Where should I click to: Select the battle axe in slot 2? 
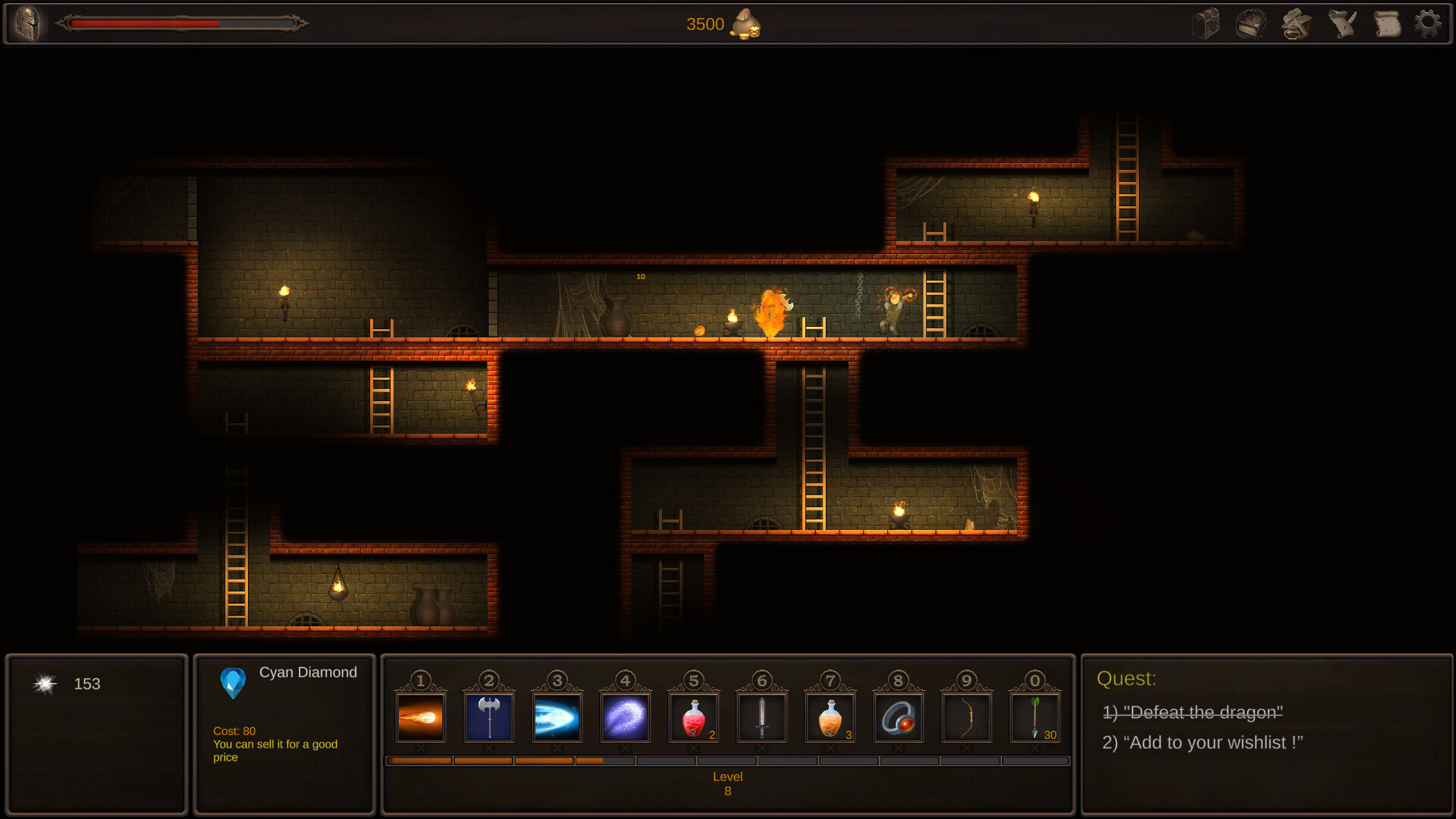(489, 717)
